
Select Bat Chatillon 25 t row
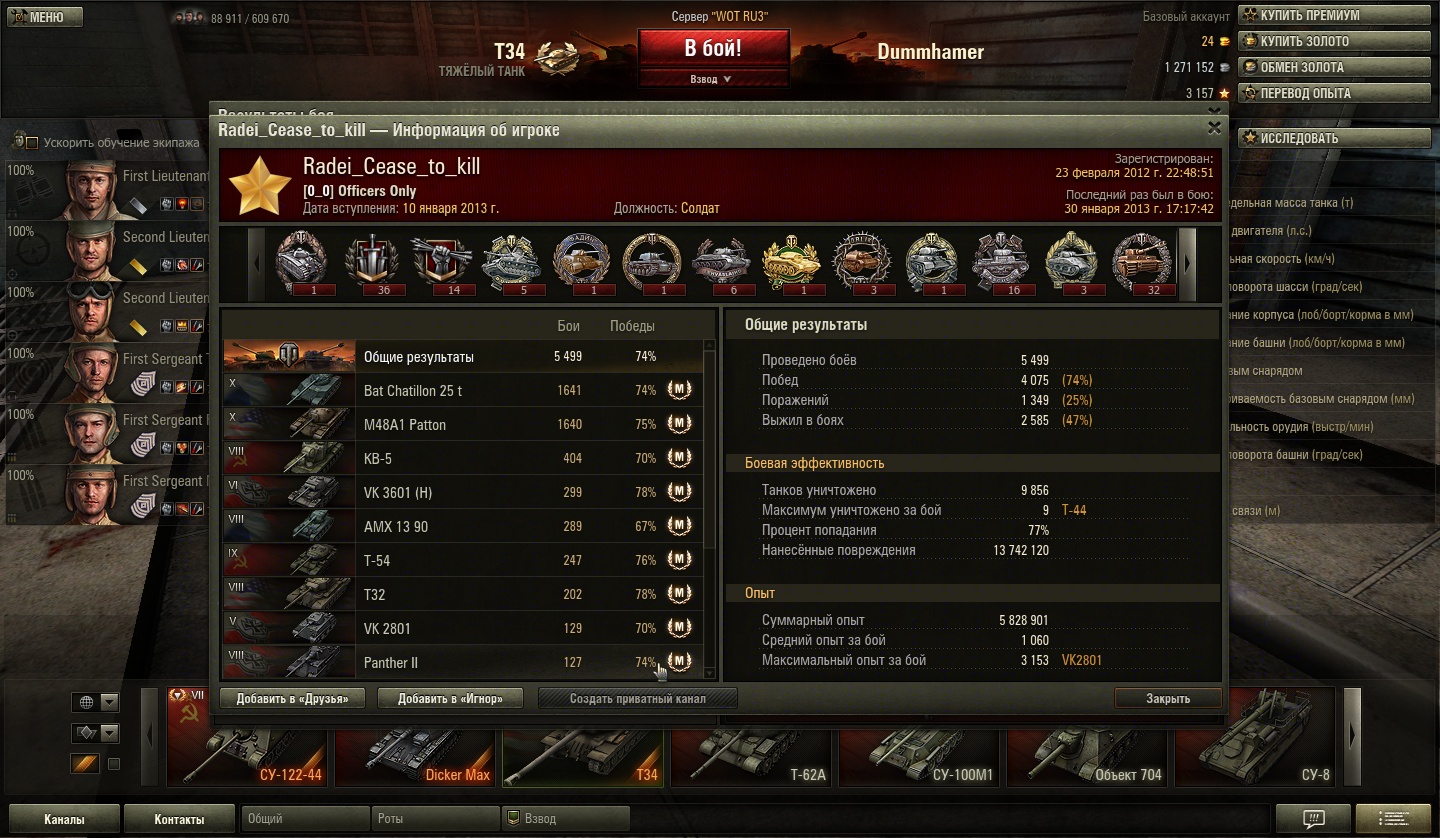(460, 391)
